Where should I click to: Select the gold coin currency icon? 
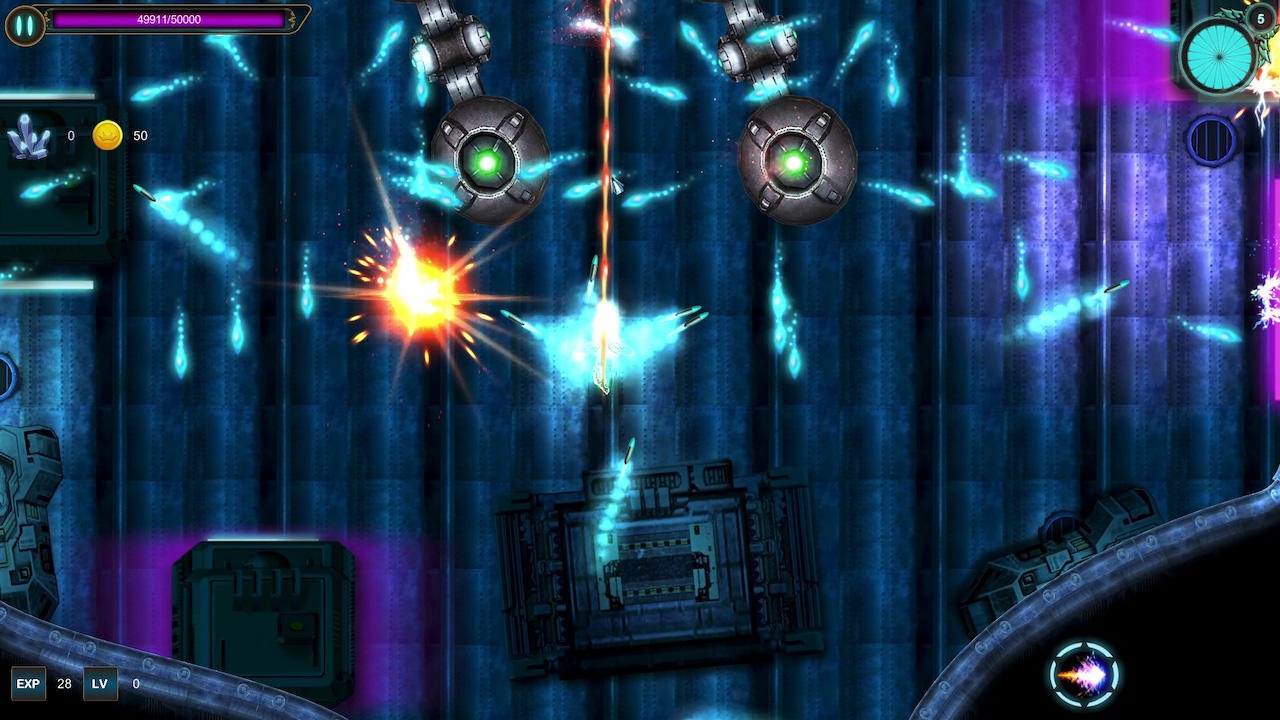(x=107, y=136)
